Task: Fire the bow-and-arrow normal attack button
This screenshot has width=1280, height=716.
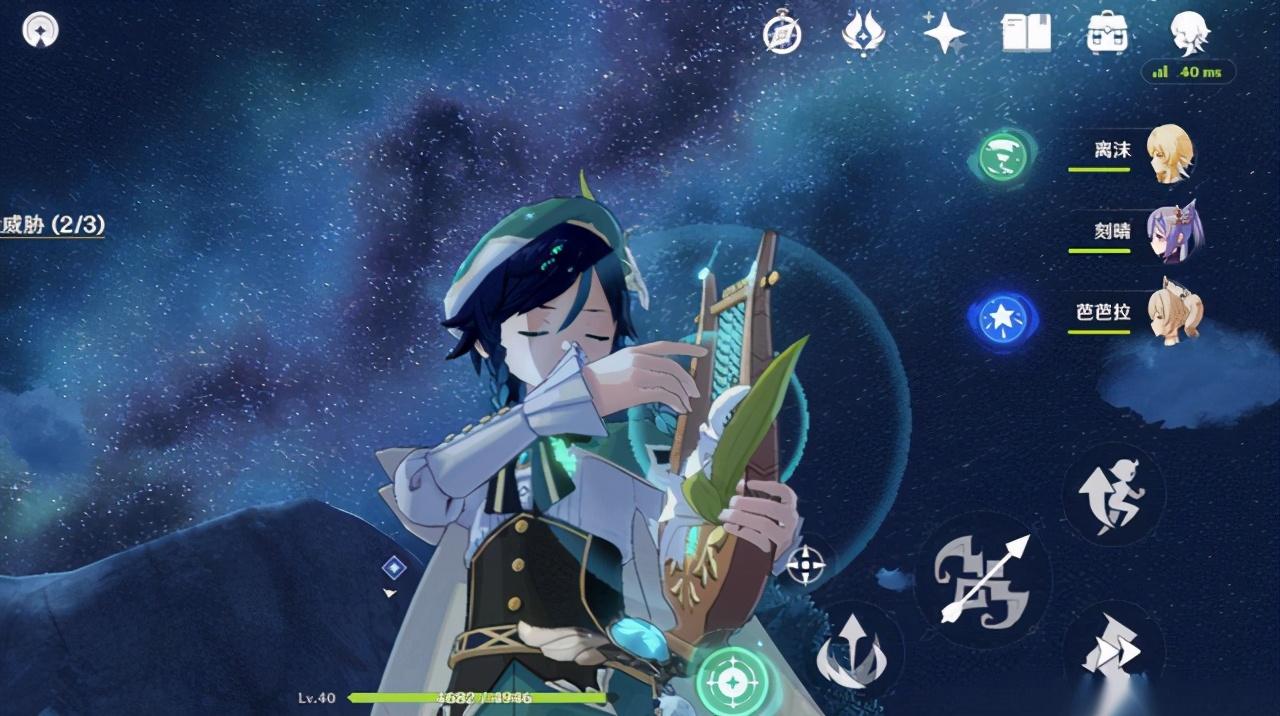Action: pyautogui.click(x=982, y=579)
